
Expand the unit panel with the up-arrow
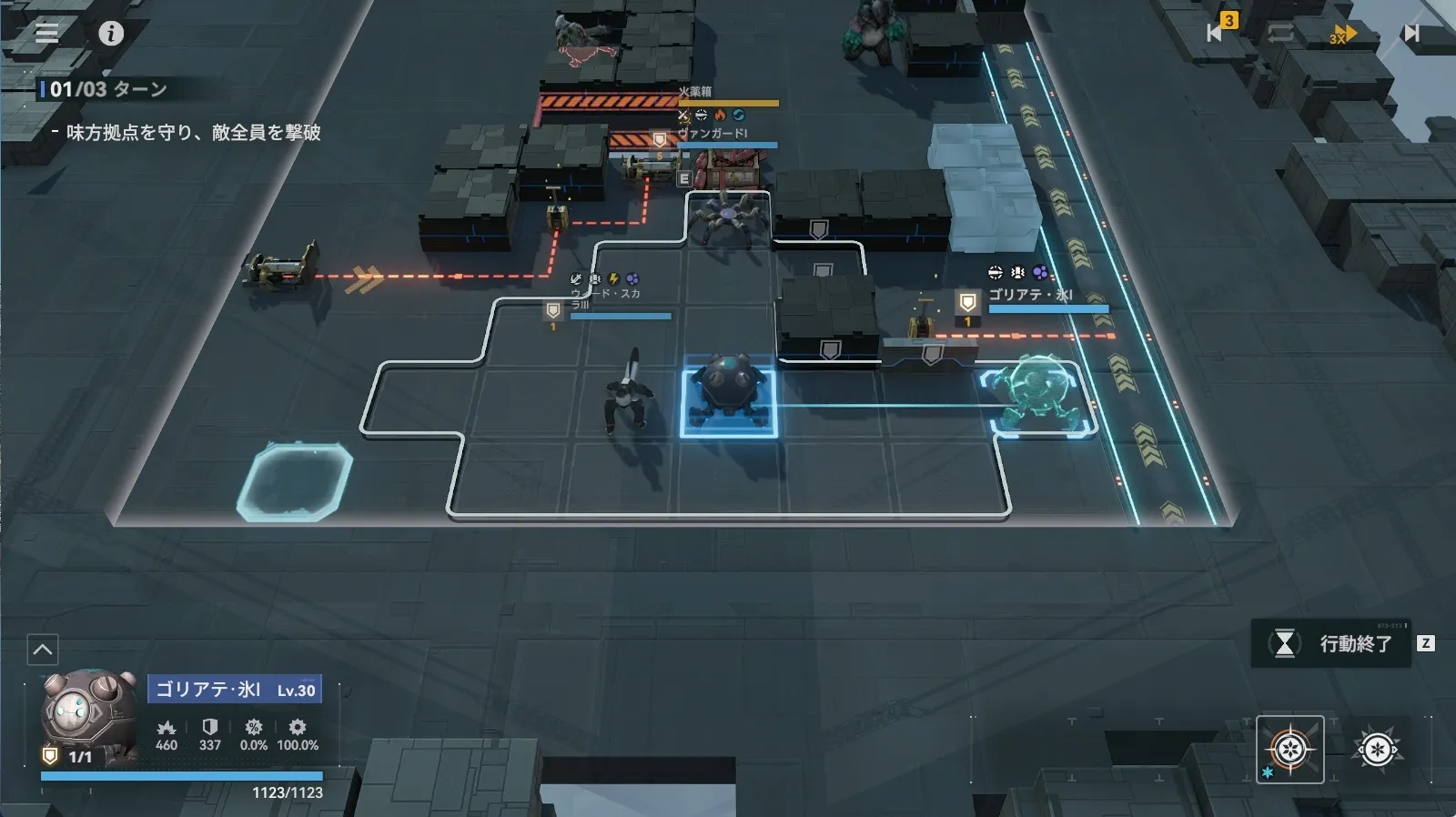pyautogui.click(x=43, y=650)
